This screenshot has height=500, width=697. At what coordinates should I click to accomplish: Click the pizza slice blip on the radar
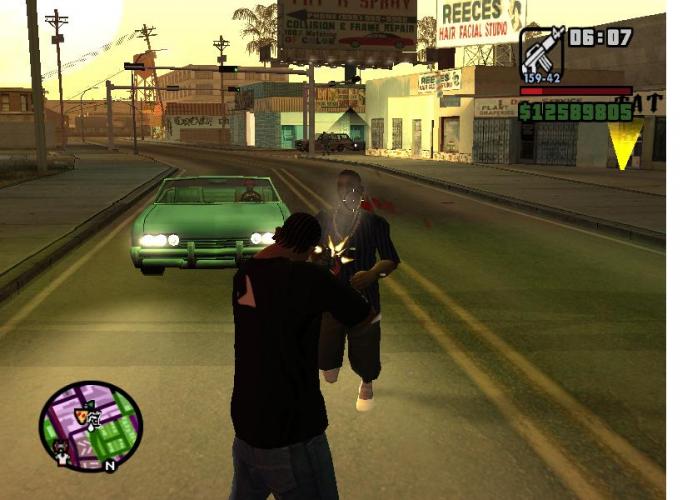(82, 413)
